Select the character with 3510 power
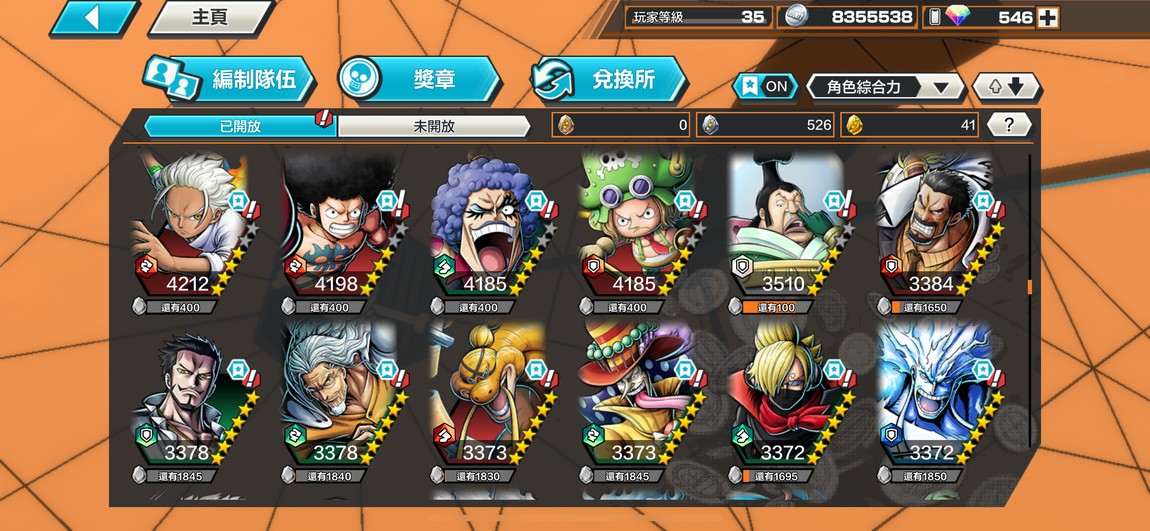The image size is (1150, 531). pyautogui.click(x=785, y=230)
